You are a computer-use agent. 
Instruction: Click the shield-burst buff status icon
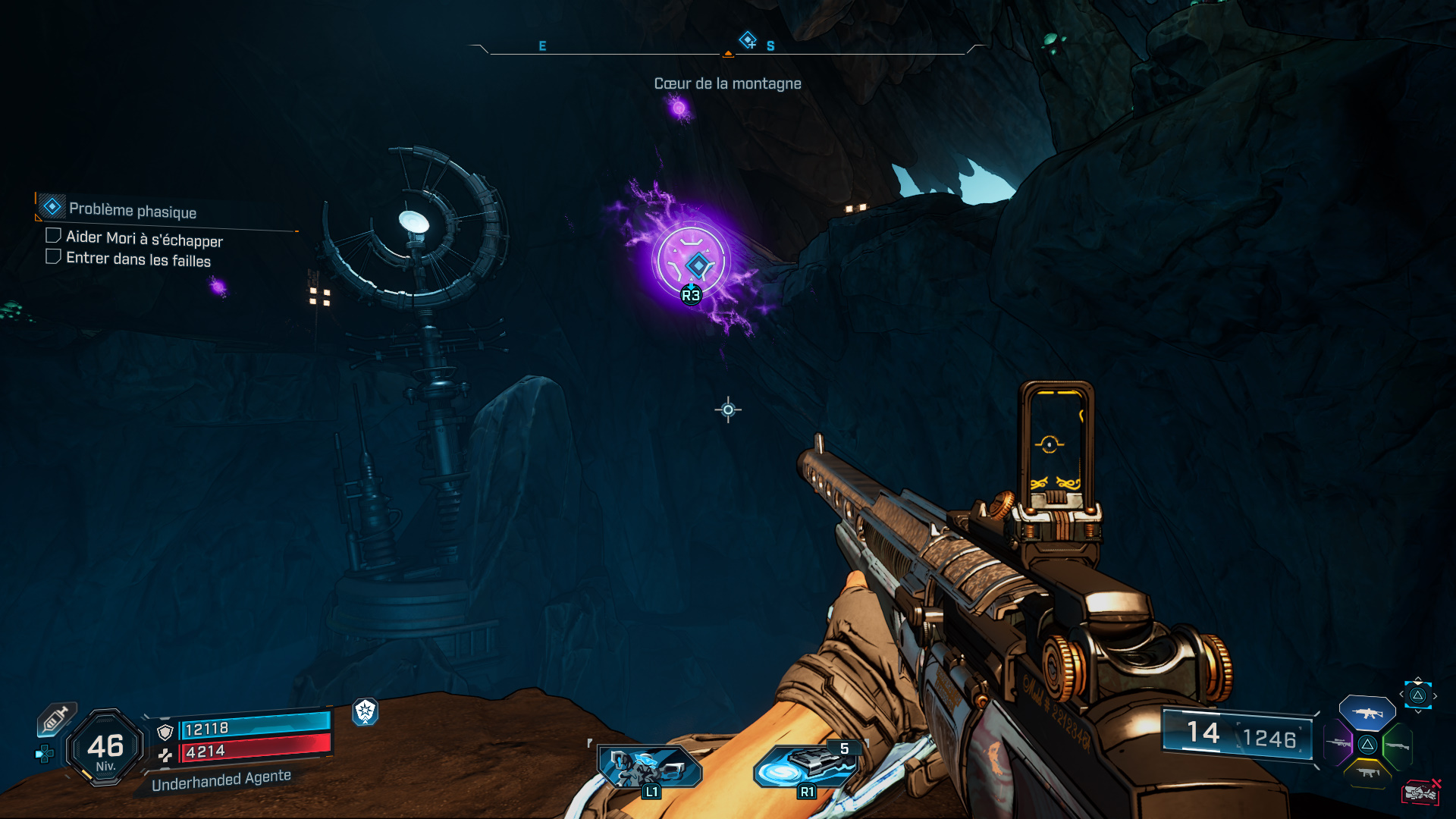click(x=366, y=711)
